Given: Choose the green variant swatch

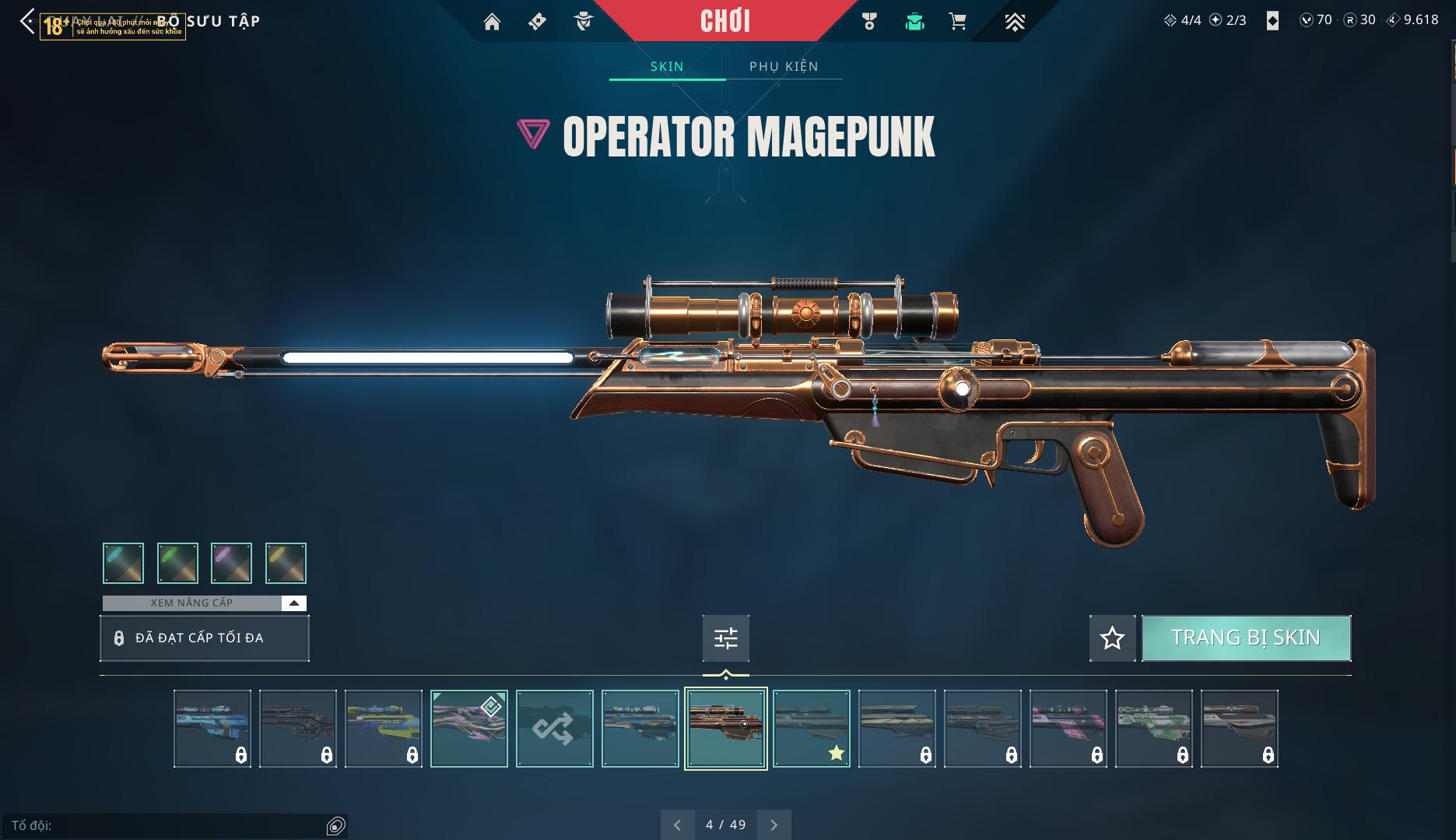Looking at the screenshot, I should click(x=177, y=563).
